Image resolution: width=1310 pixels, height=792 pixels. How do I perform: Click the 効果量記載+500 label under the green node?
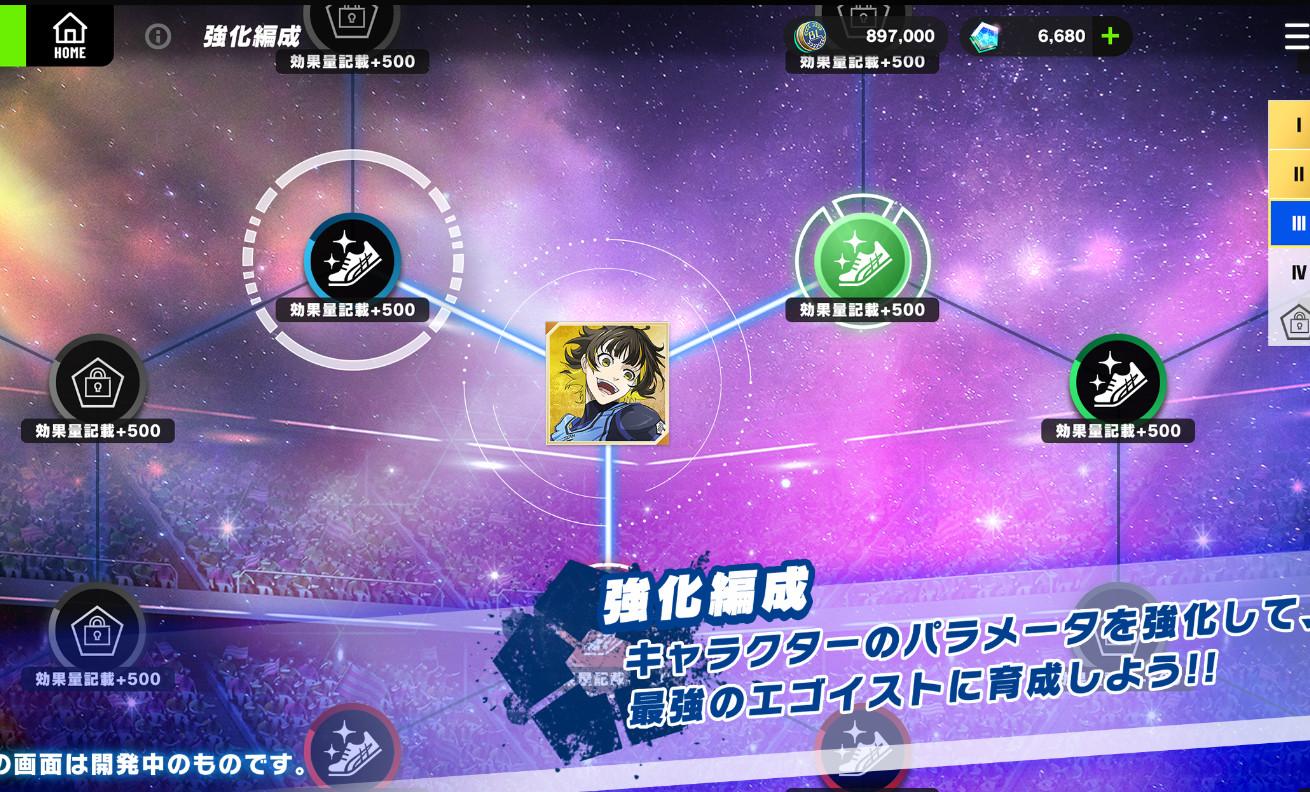coord(862,310)
